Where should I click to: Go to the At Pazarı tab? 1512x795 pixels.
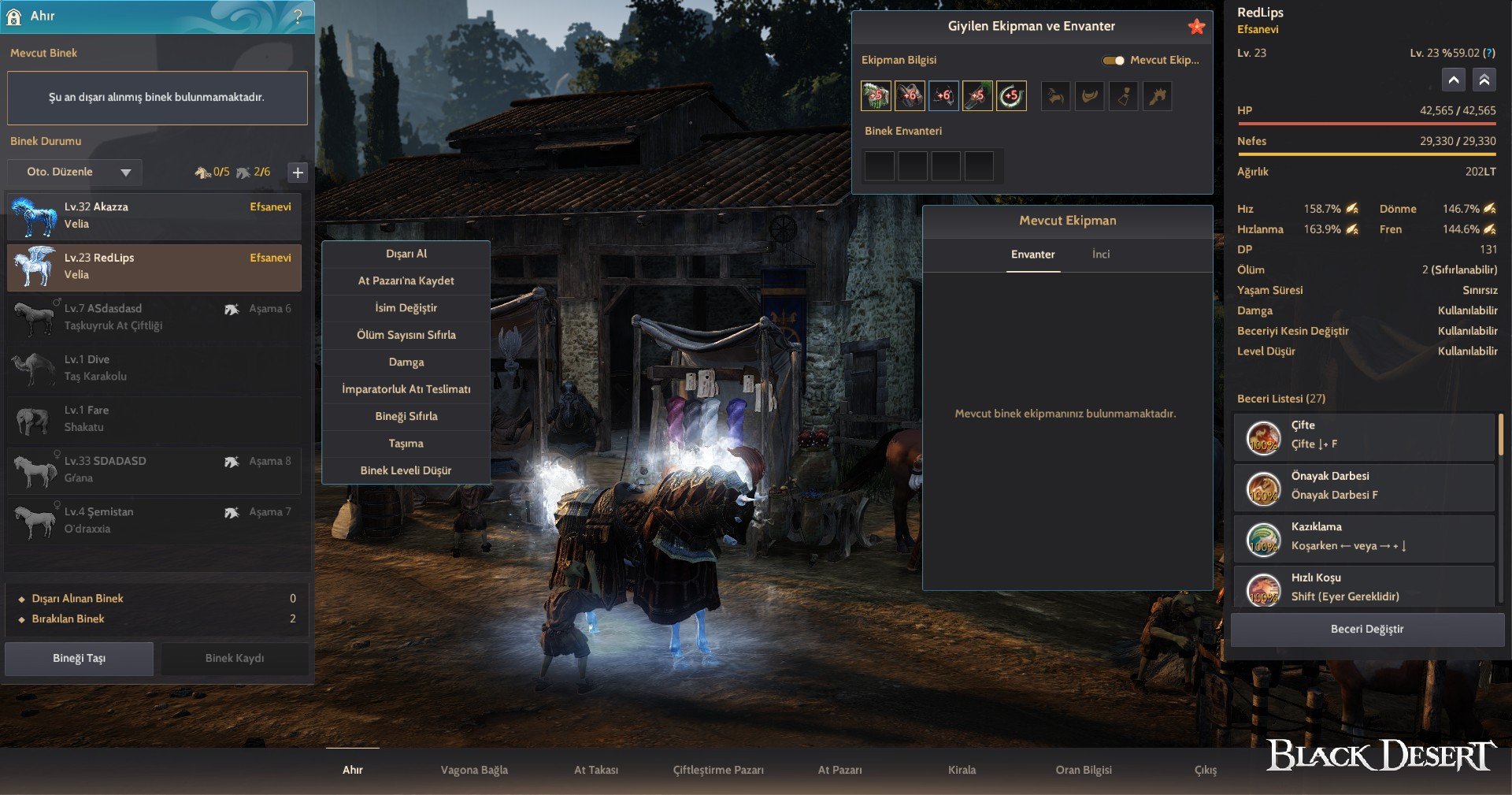click(839, 770)
